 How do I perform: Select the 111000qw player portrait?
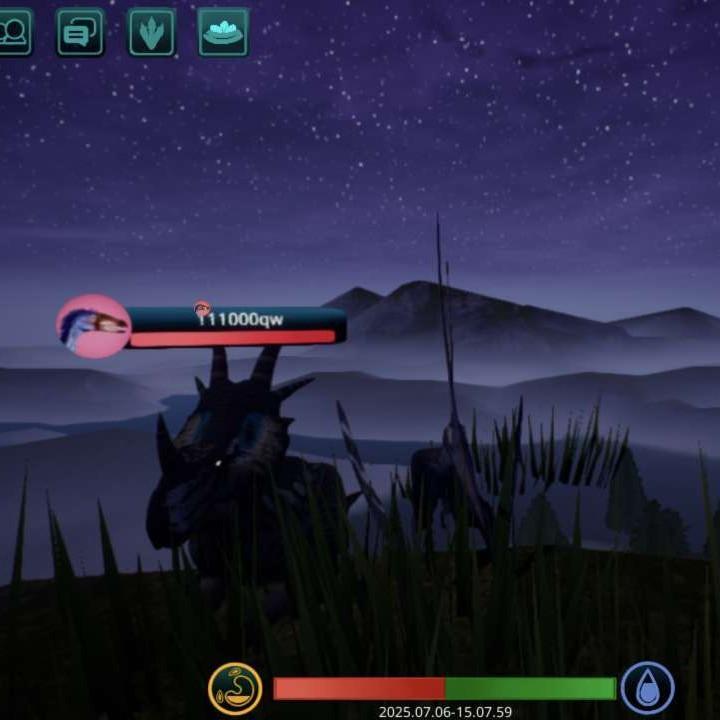click(x=94, y=326)
